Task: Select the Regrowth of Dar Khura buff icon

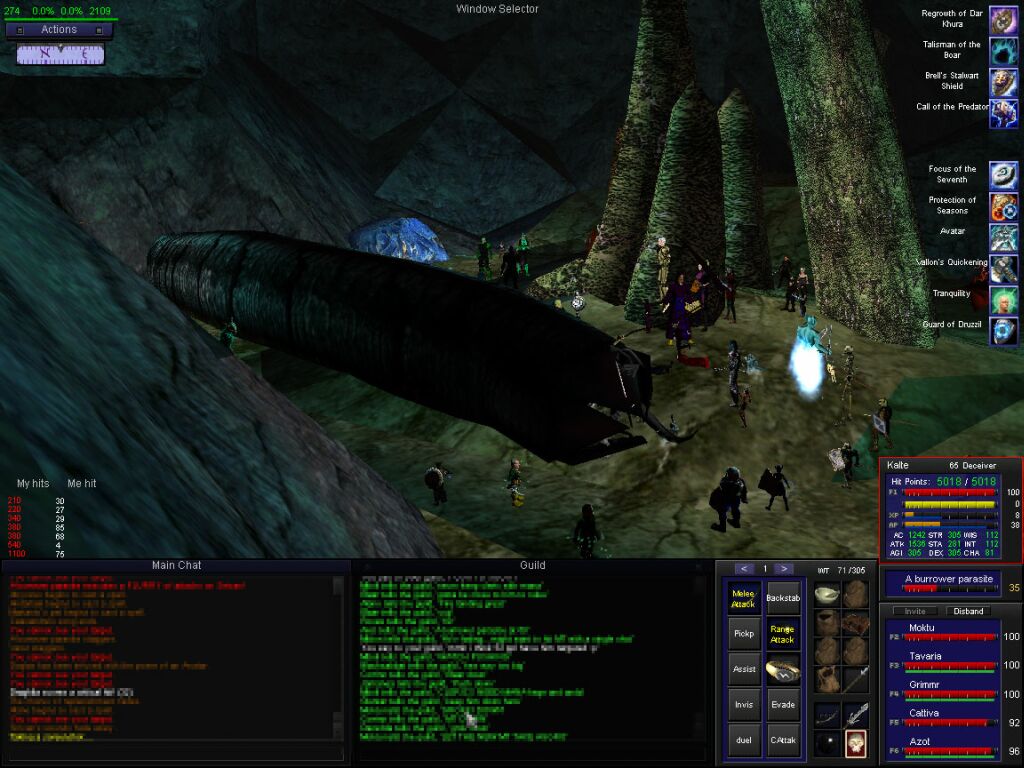Action: (1004, 19)
